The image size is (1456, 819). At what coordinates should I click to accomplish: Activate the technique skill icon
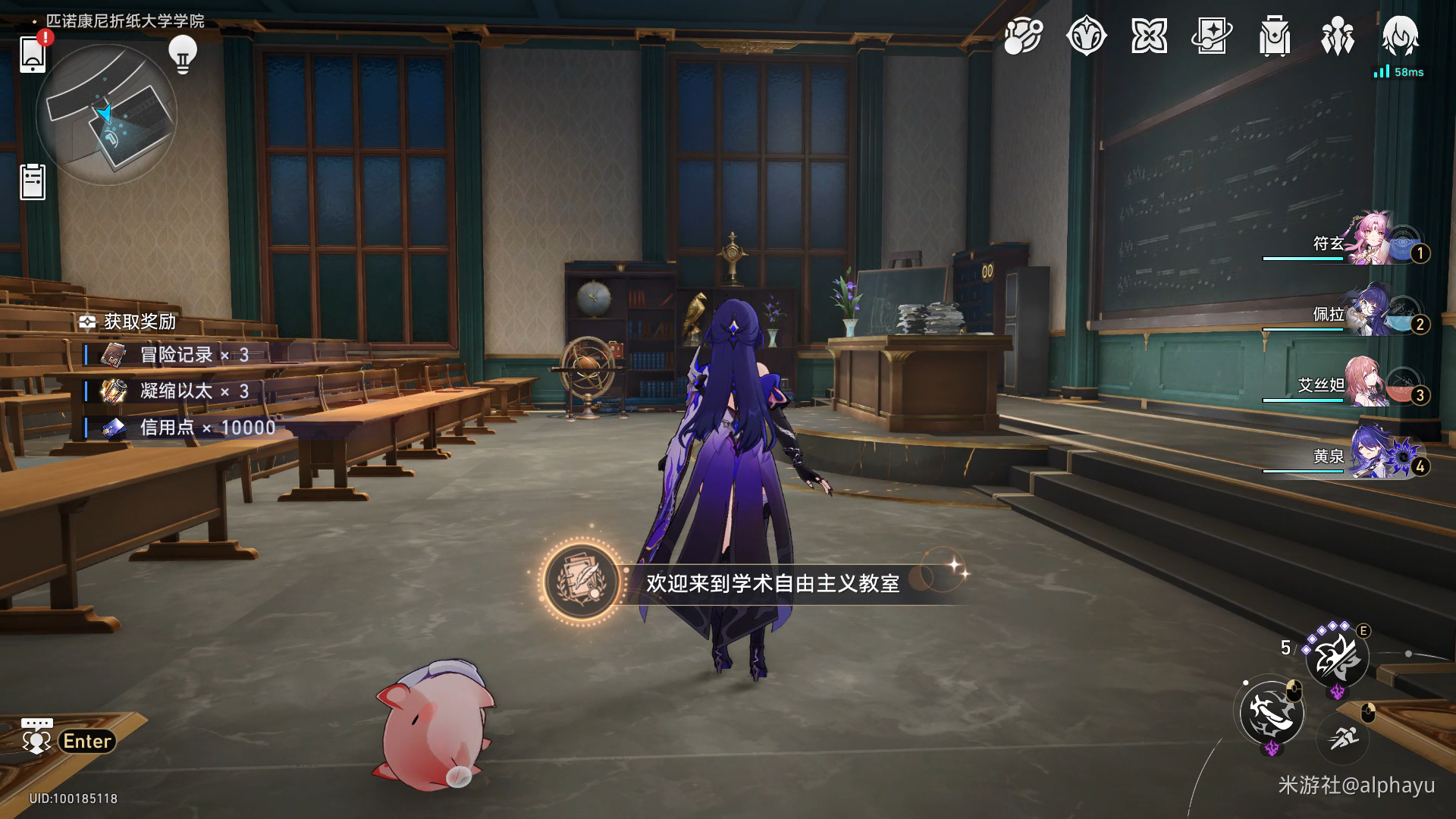[1336, 657]
